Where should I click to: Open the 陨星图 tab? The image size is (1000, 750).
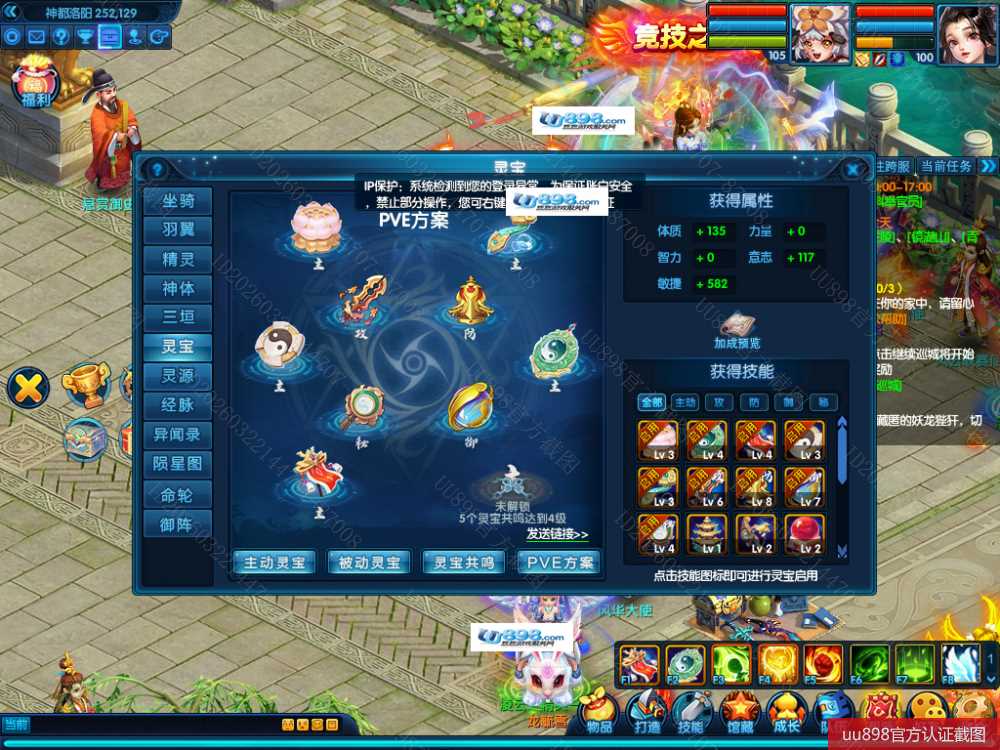178,464
